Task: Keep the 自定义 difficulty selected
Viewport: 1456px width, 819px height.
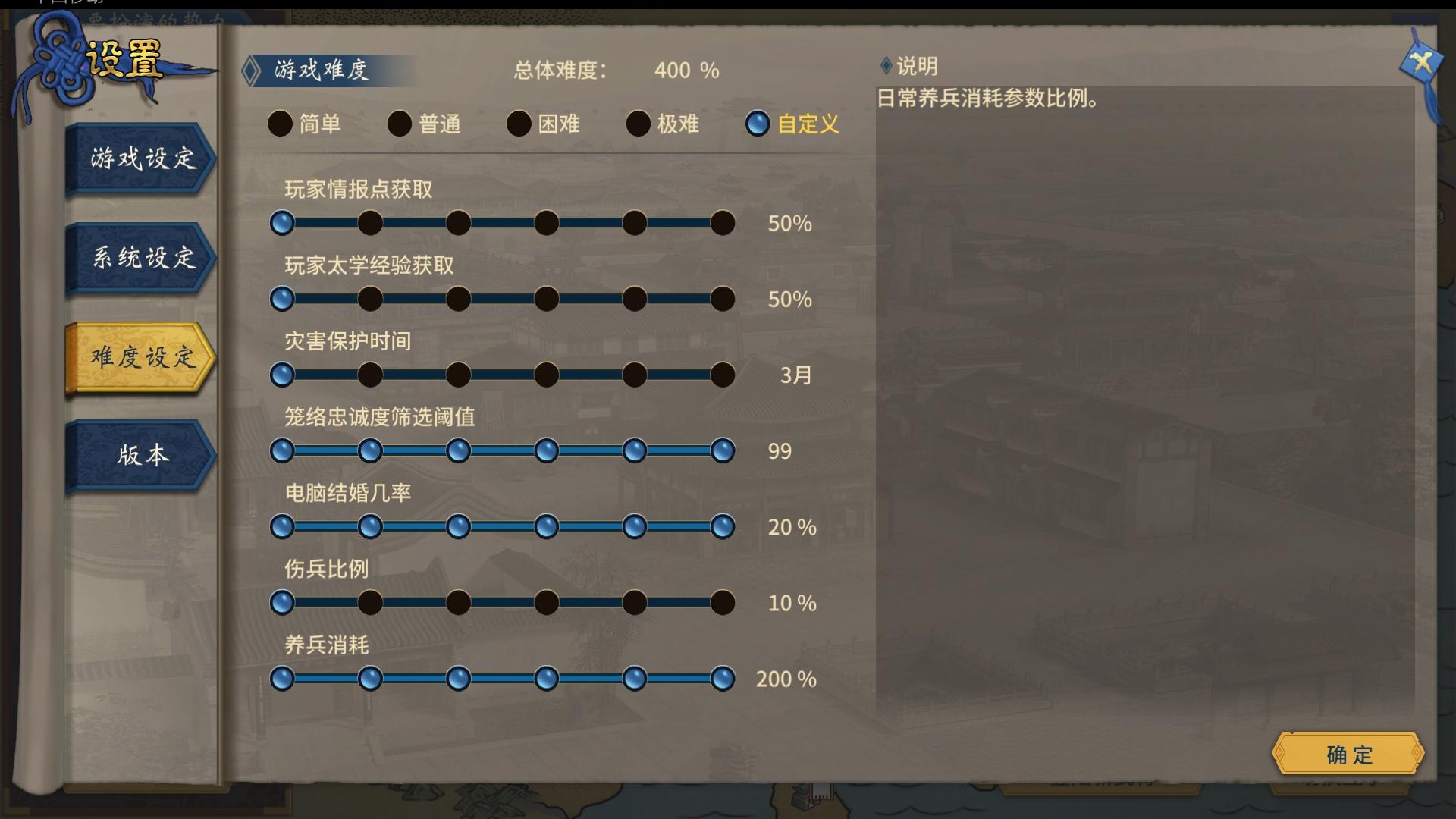Action: (x=757, y=124)
